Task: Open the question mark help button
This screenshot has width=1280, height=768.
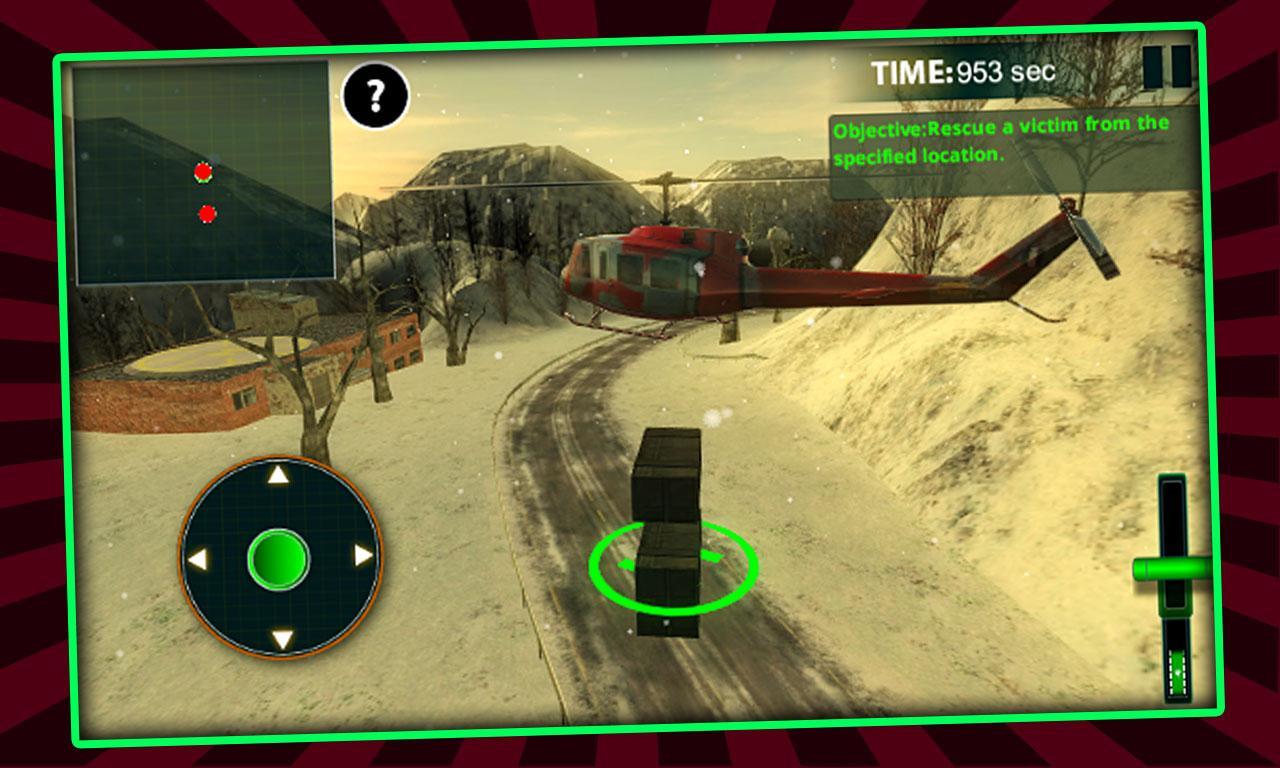Action: coord(375,95)
